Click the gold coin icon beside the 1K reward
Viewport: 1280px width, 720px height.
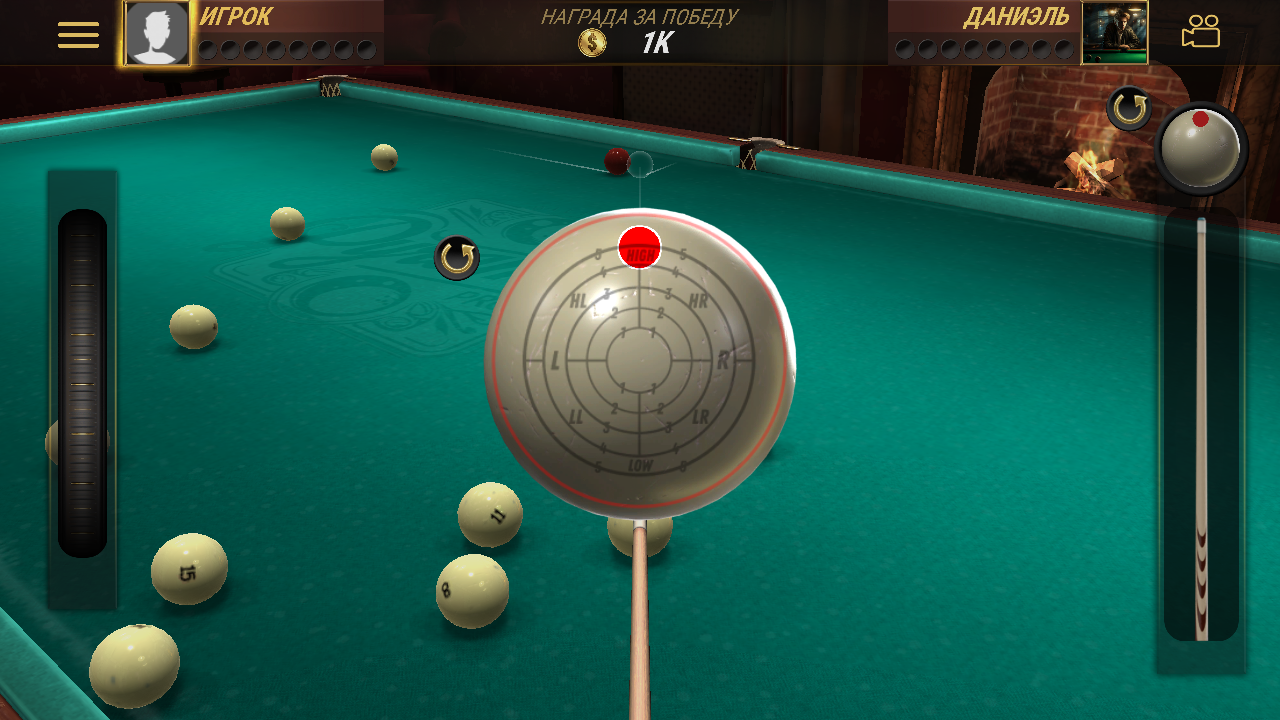point(591,42)
